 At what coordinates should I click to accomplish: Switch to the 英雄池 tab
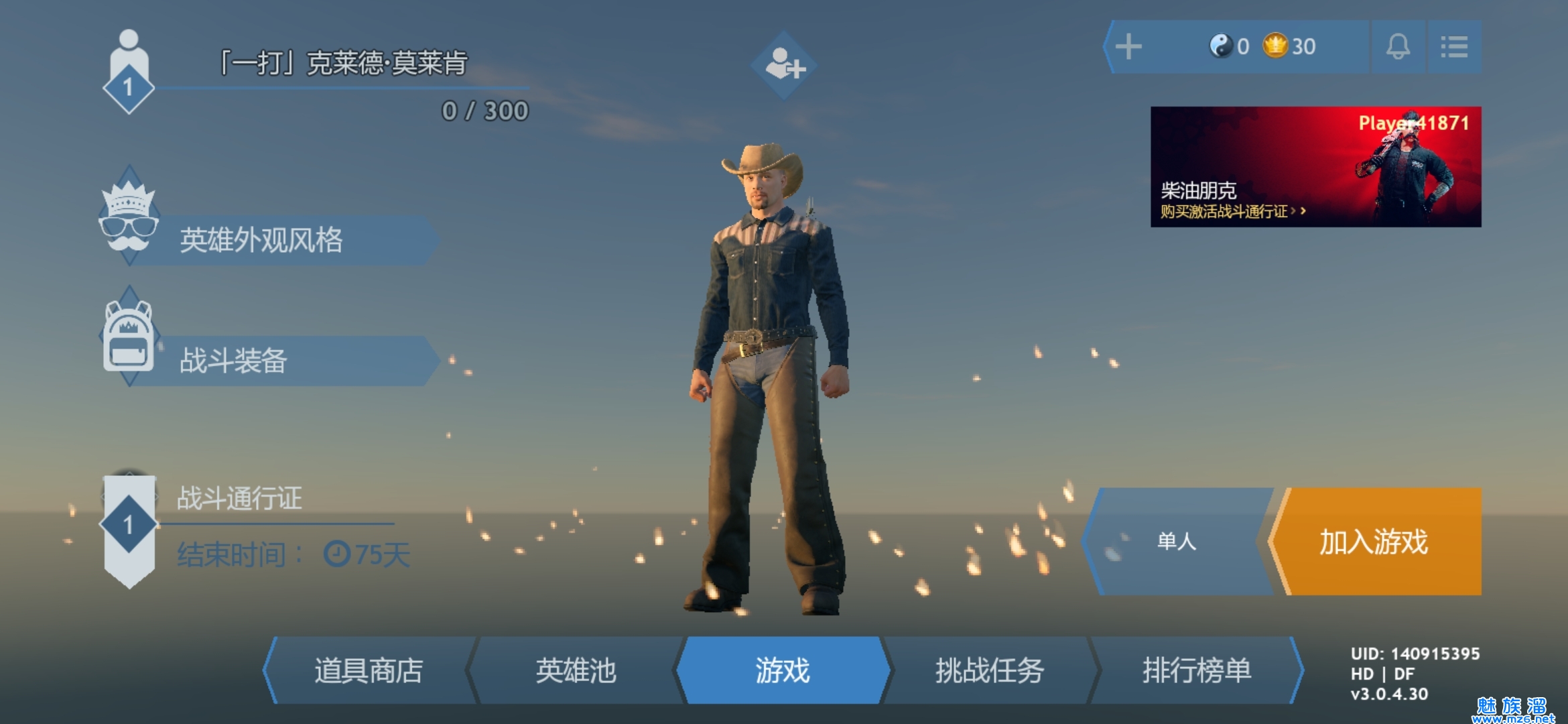576,670
